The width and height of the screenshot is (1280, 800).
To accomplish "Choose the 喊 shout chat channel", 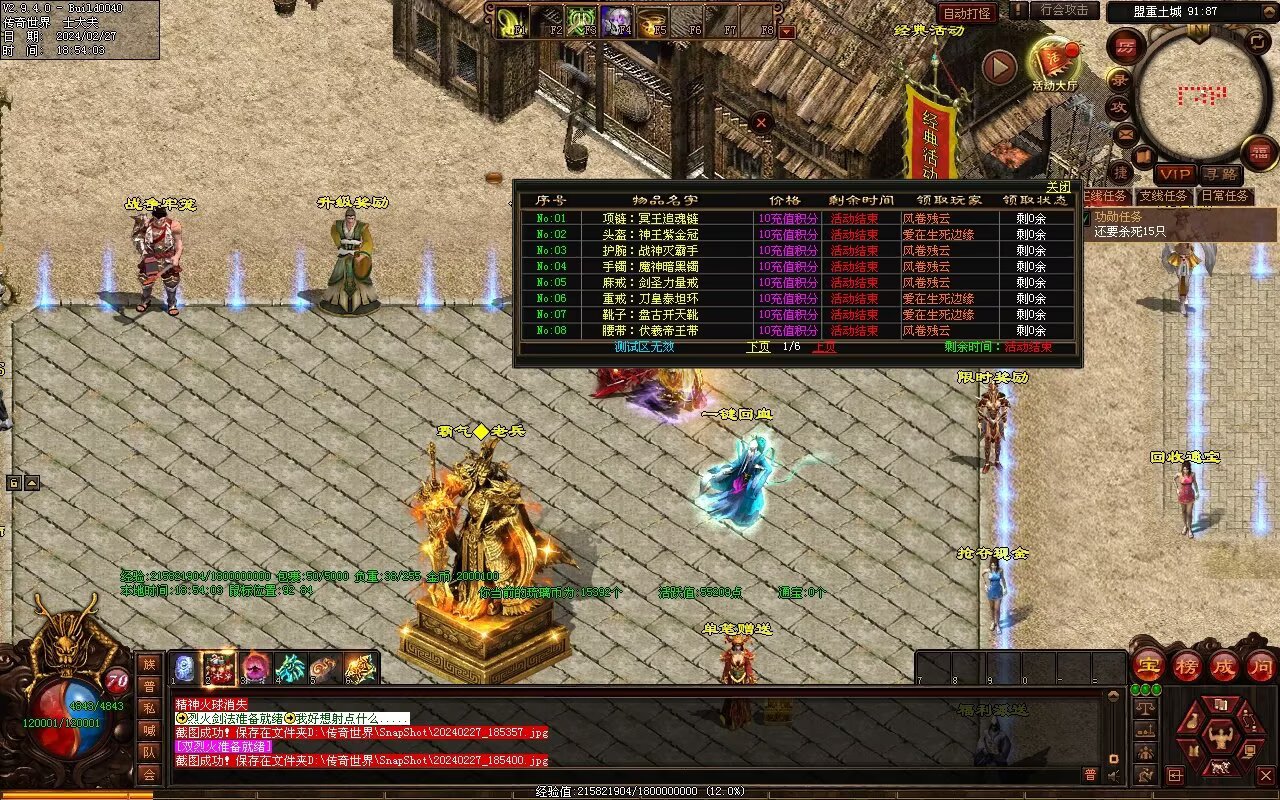I will click(149, 730).
